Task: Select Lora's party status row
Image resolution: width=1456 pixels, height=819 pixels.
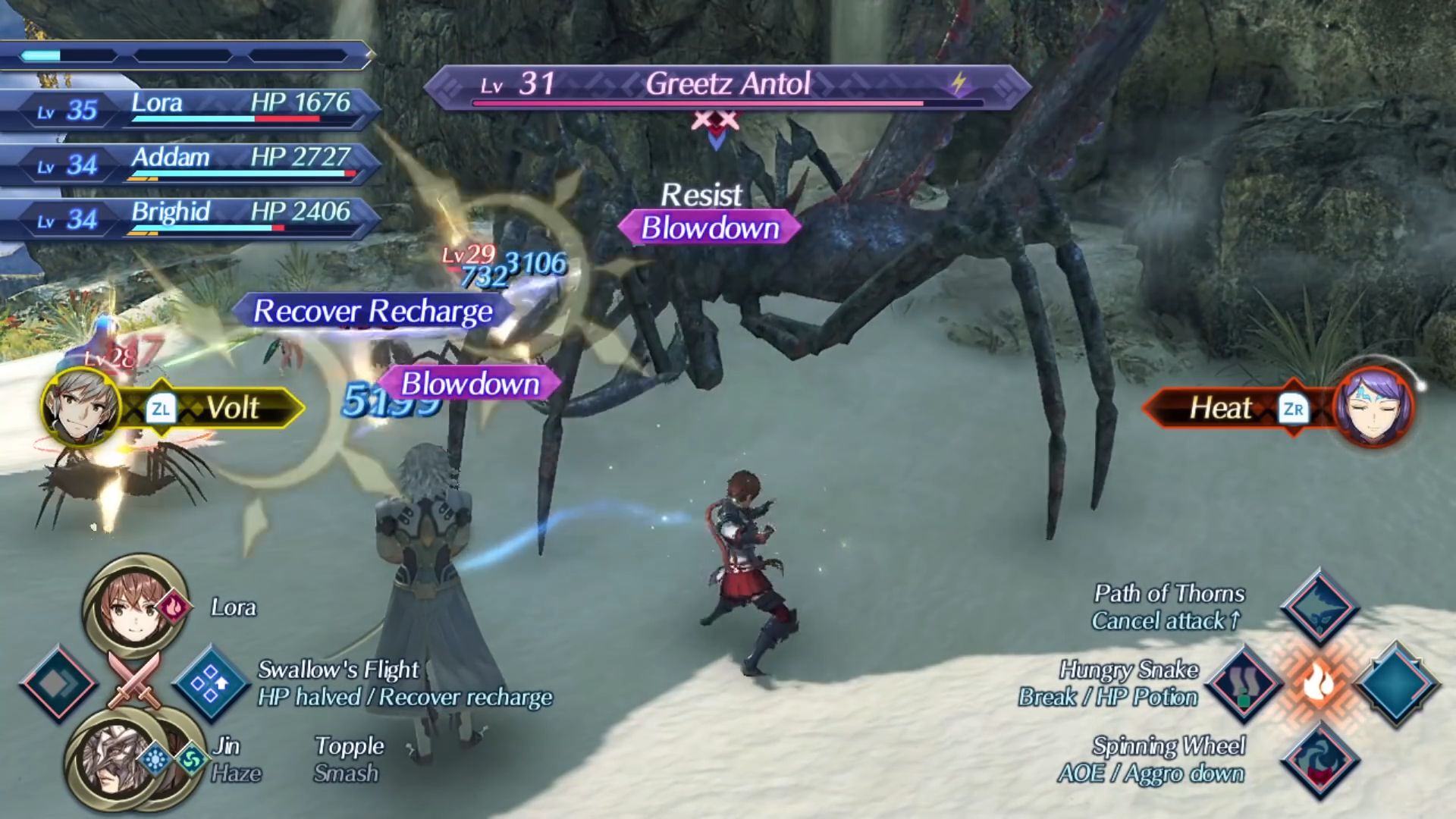Action: 190,108
